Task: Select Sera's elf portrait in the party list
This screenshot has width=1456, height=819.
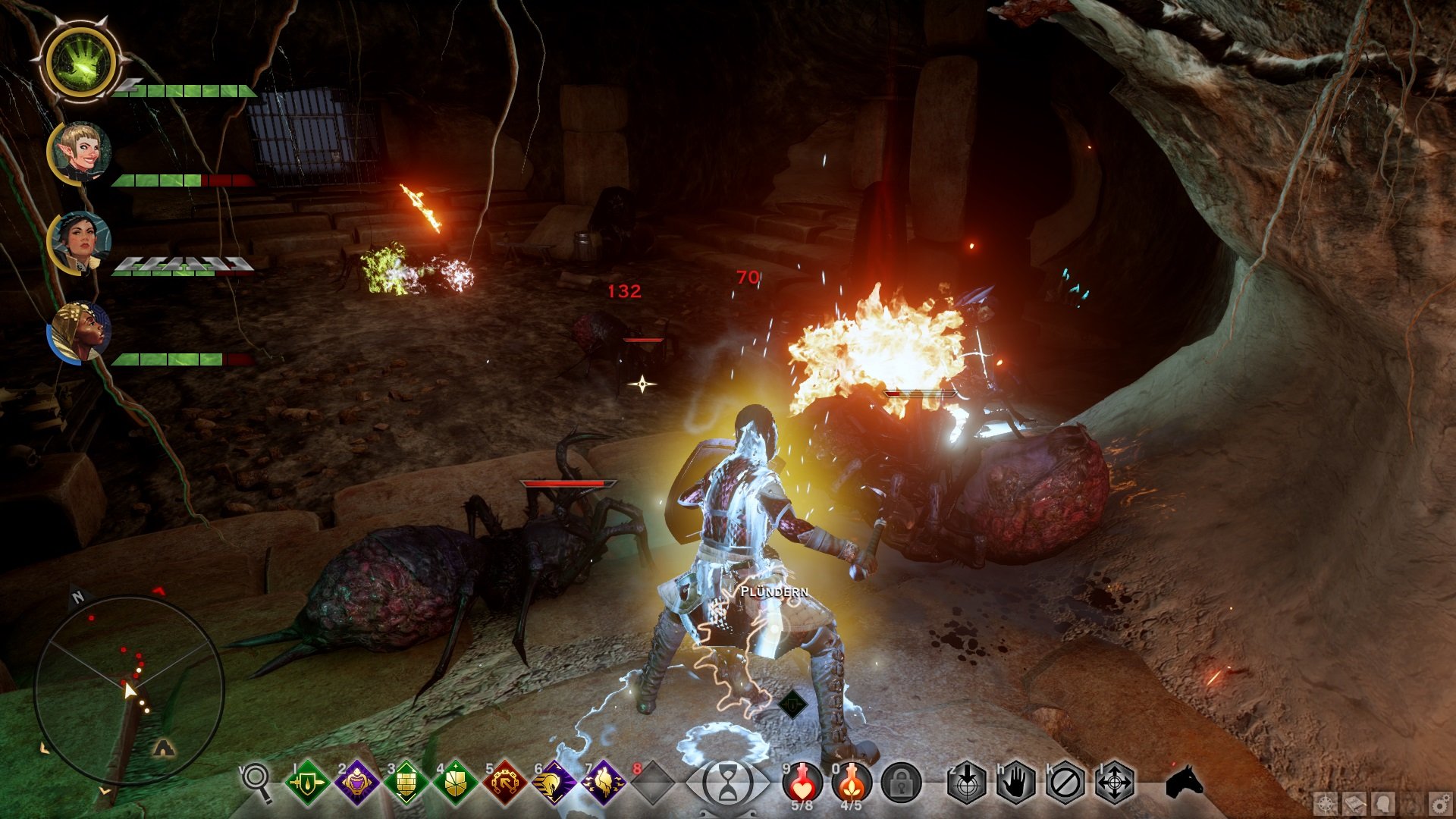Action: click(80, 152)
